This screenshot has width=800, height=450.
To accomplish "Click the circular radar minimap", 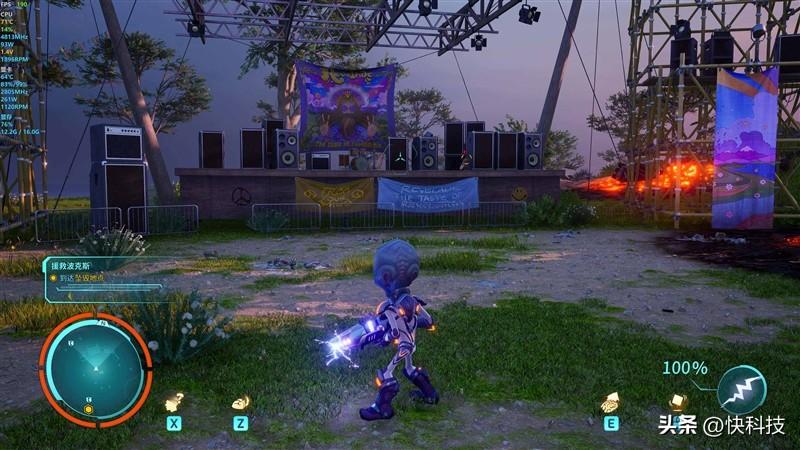I will 95,368.
